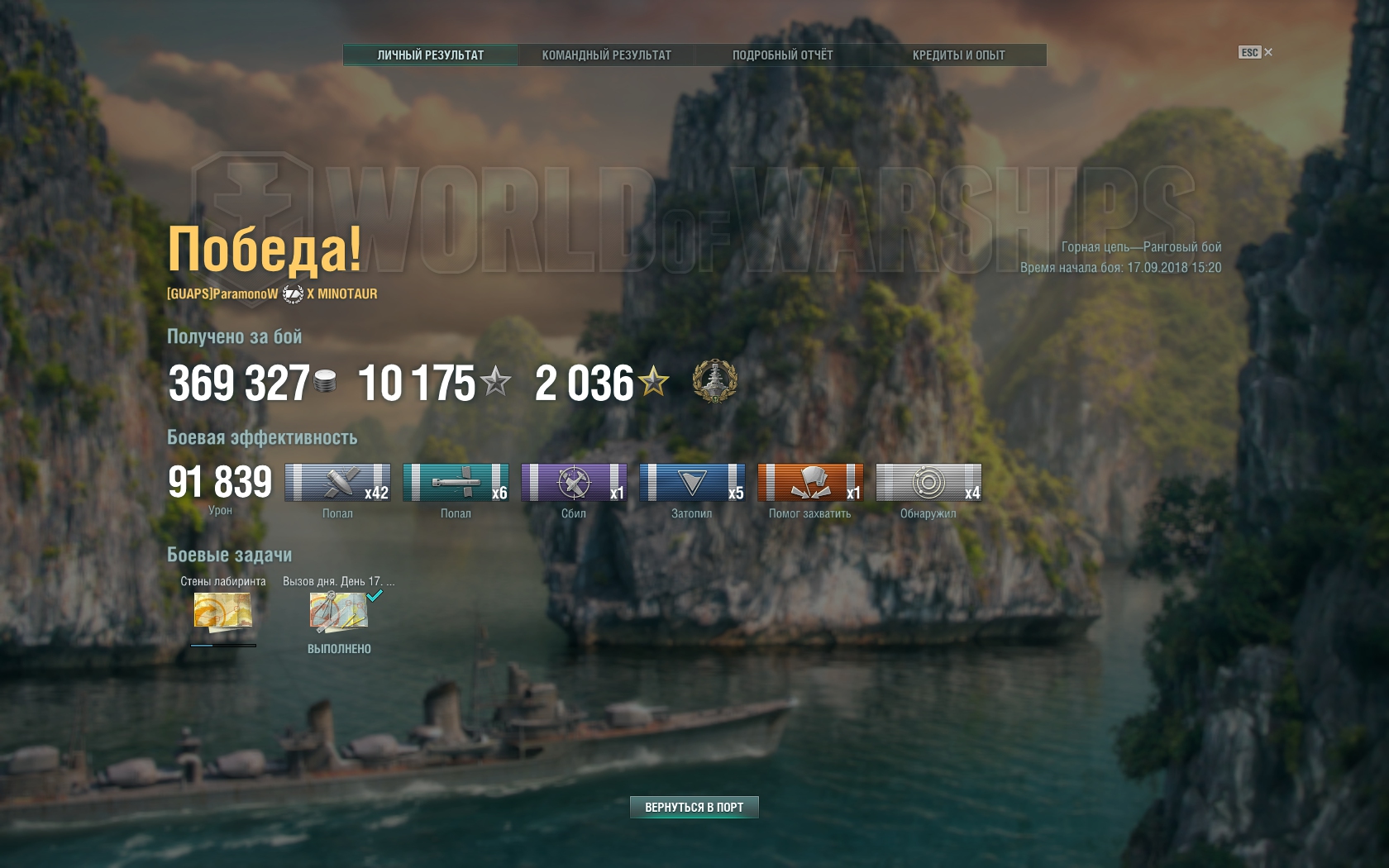Select the Затопил flooding ribbon x5
This screenshot has height=868, width=1389.
[x=692, y=483]
